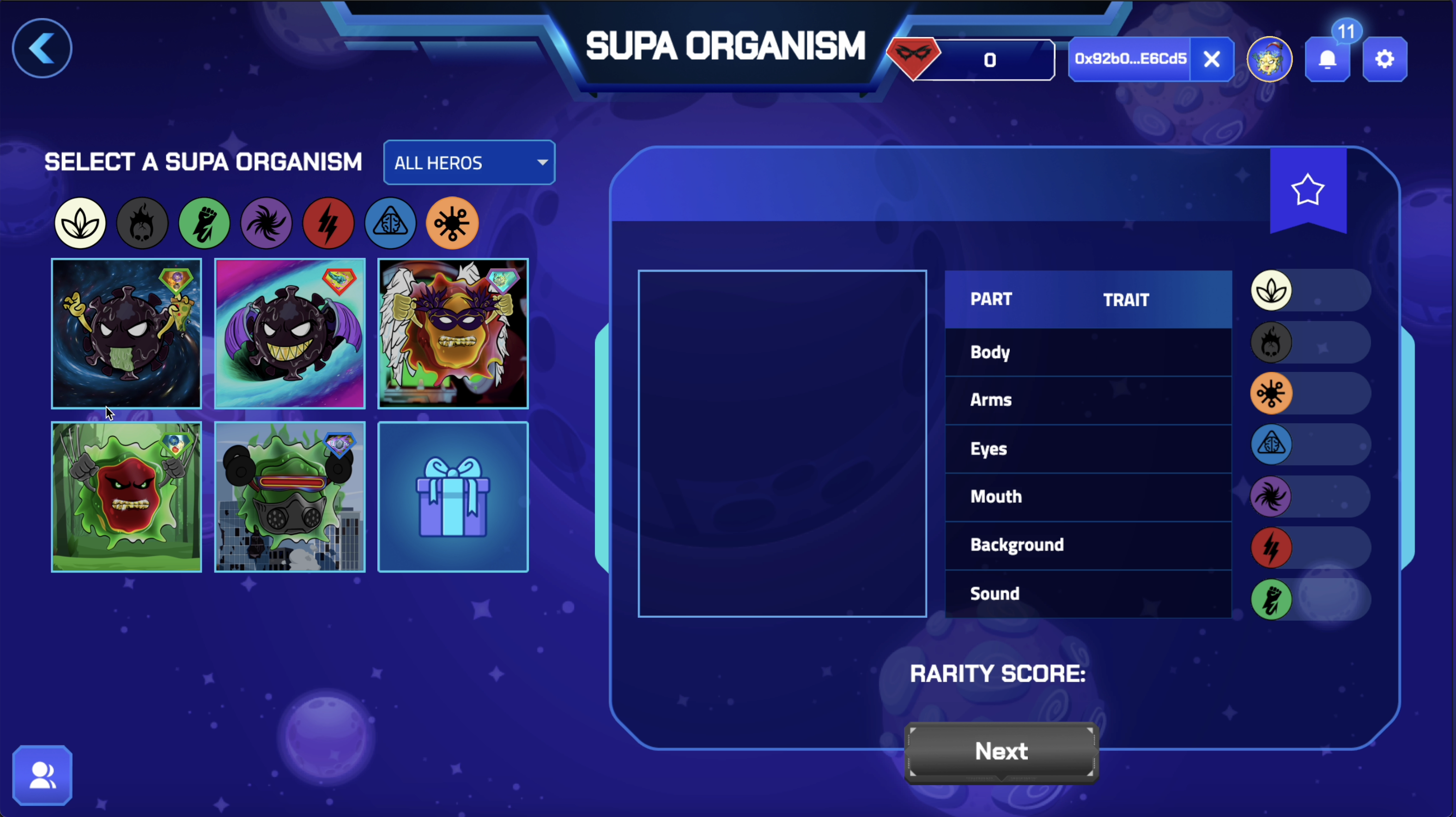This screenshot has width=1456, height=817.
Task: Filter by the blue brain type
Action: tap(390, 223)
